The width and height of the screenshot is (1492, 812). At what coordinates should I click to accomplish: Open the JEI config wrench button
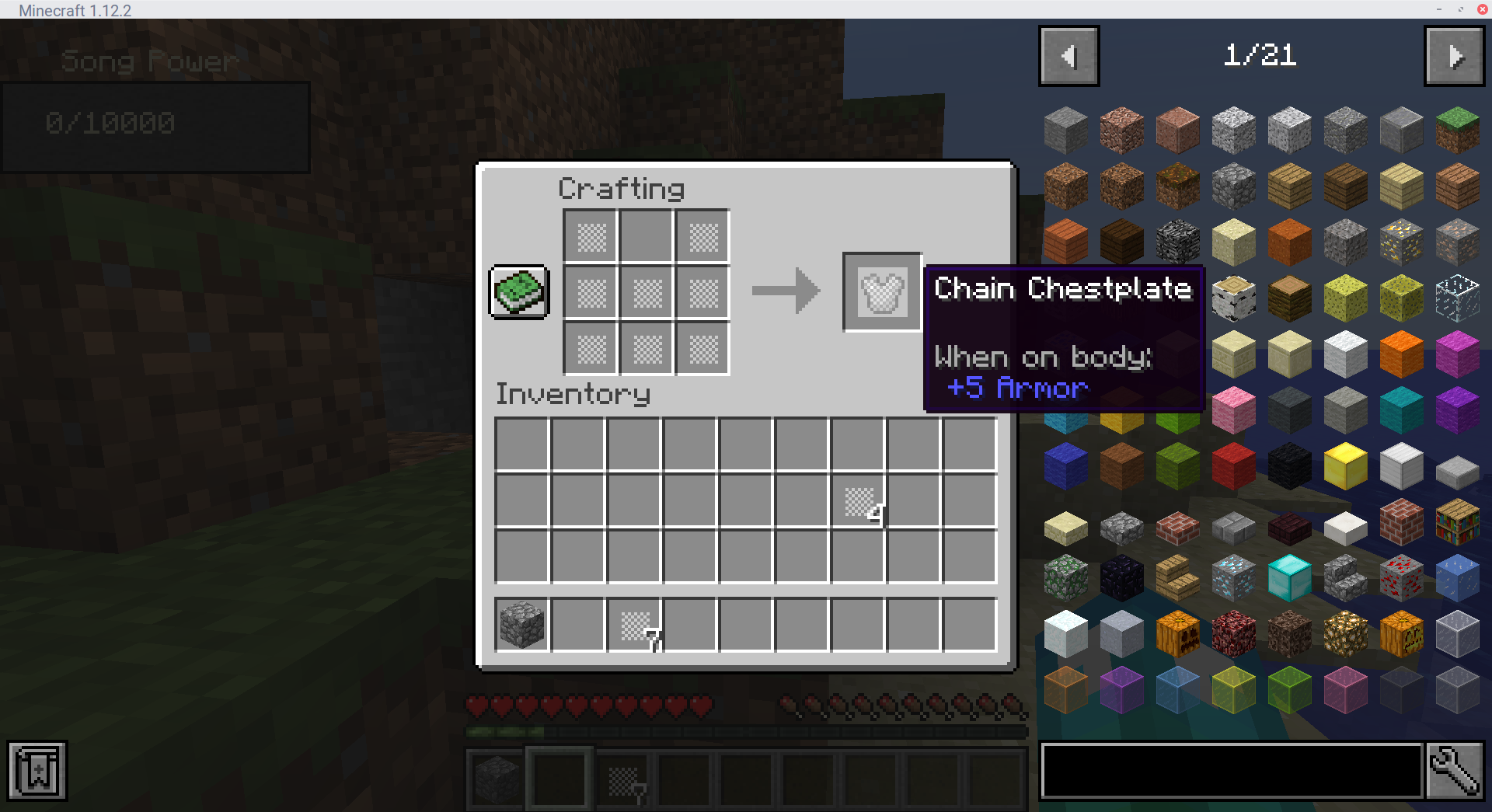(x=1457, y=770)
